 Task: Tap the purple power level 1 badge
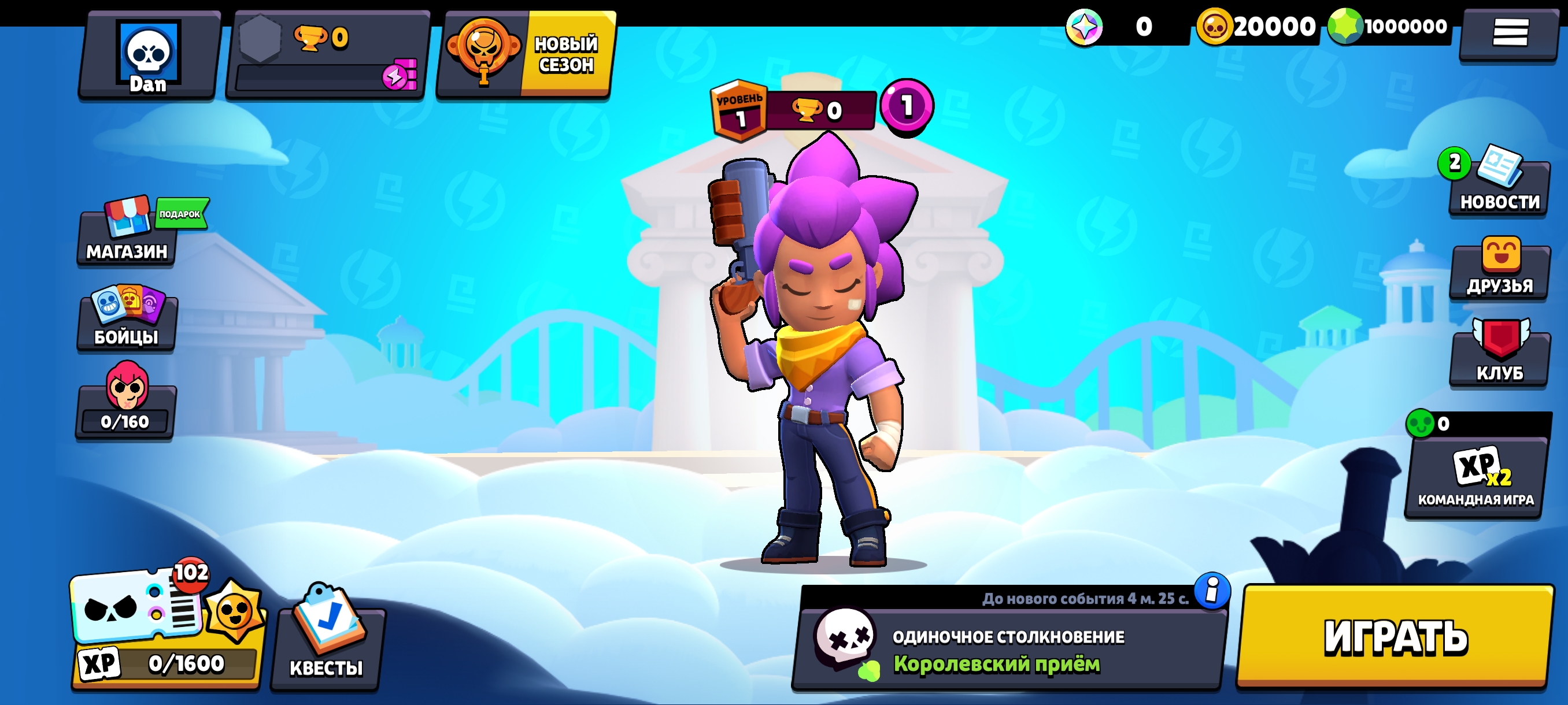(907, 106)
